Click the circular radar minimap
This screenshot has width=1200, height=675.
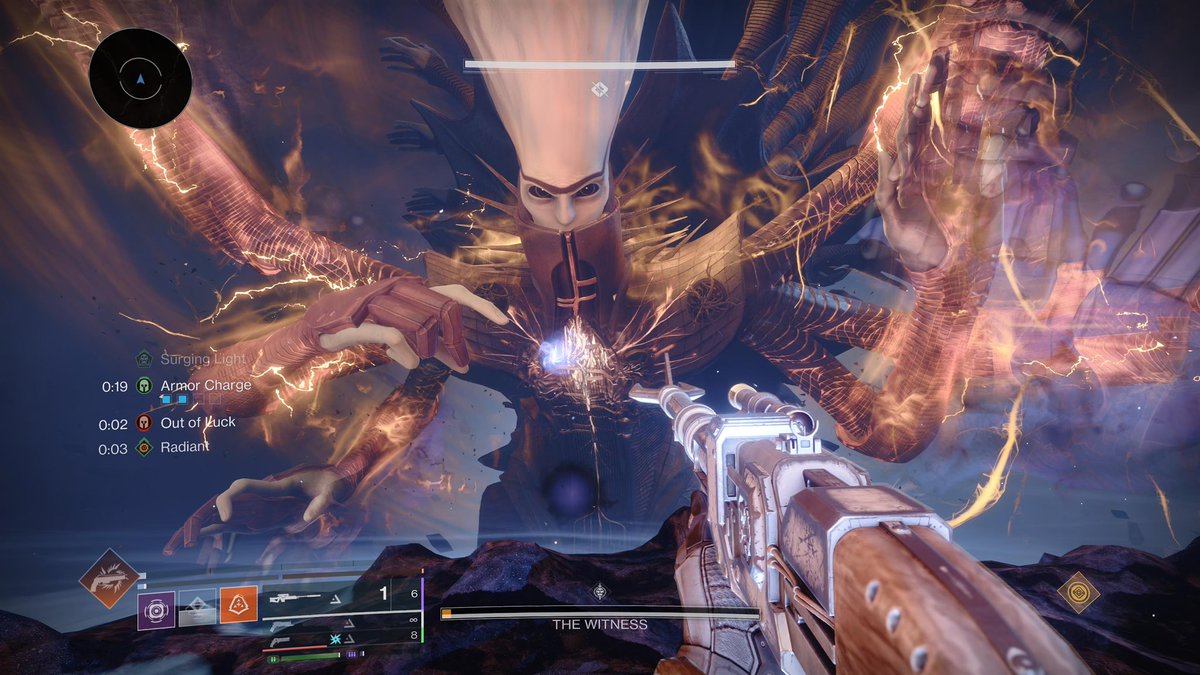[x=140, y=78]
